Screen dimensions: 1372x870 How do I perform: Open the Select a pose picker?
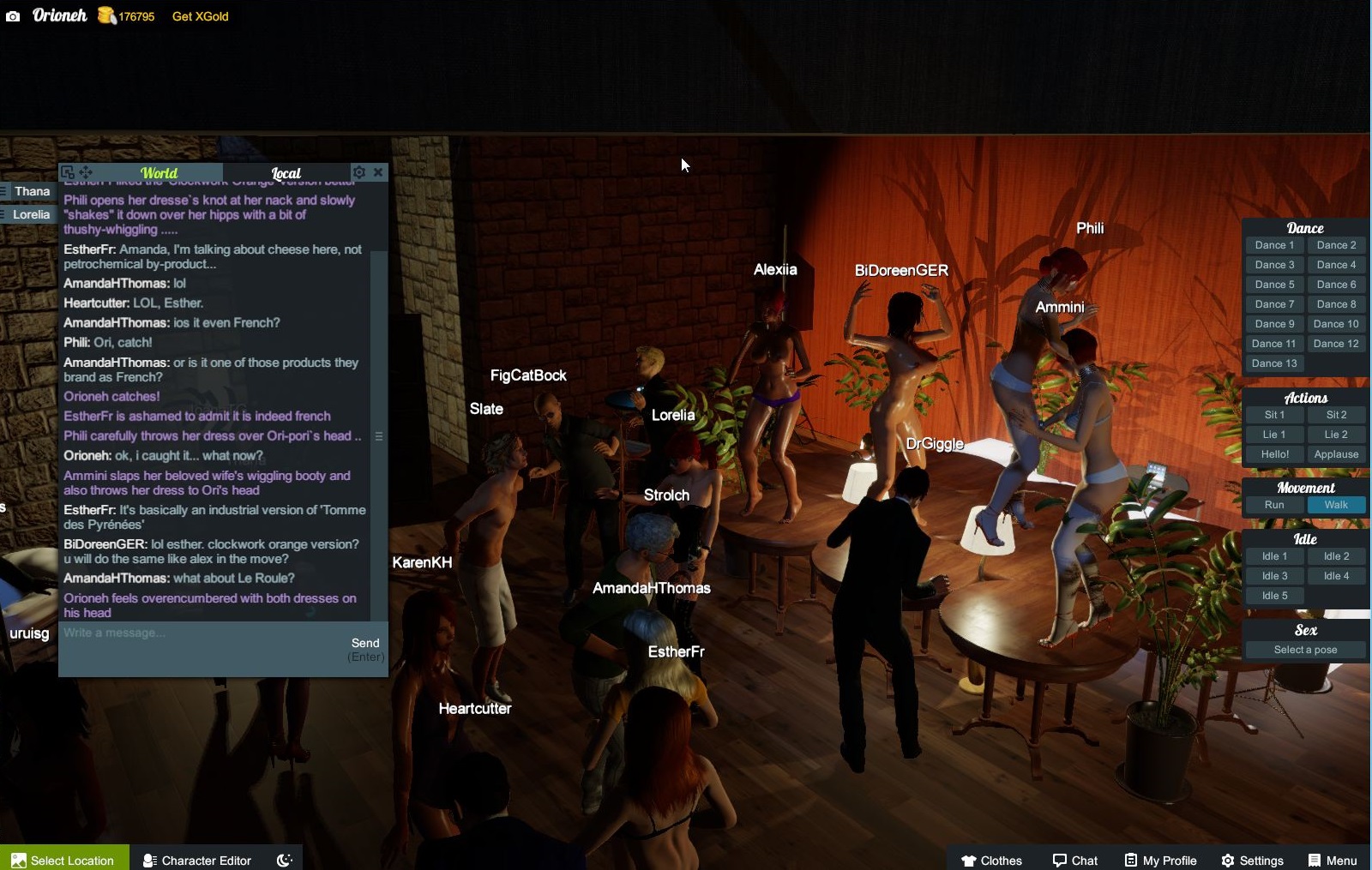tap(1304, 649)
